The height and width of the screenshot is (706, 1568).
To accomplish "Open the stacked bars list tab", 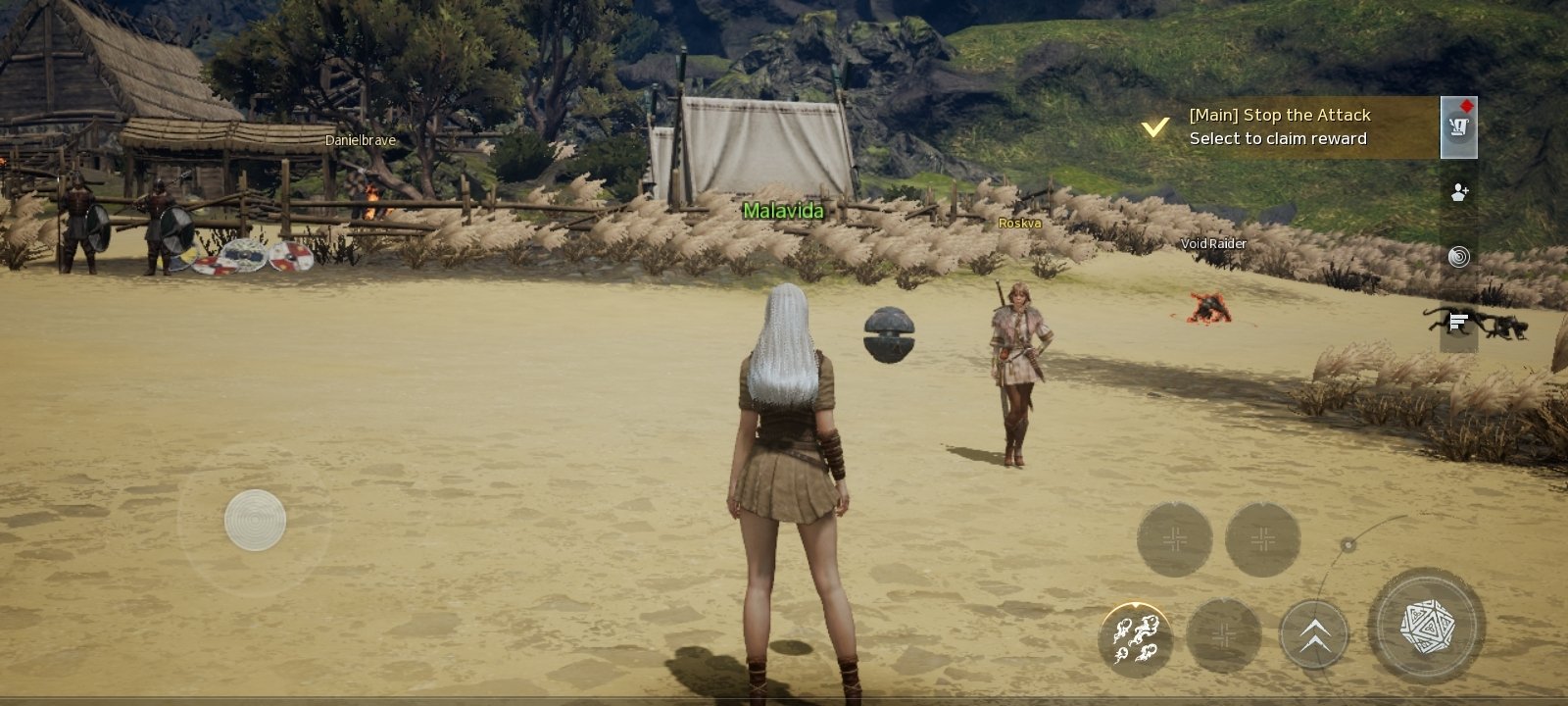I will (x=1458, y=321).
